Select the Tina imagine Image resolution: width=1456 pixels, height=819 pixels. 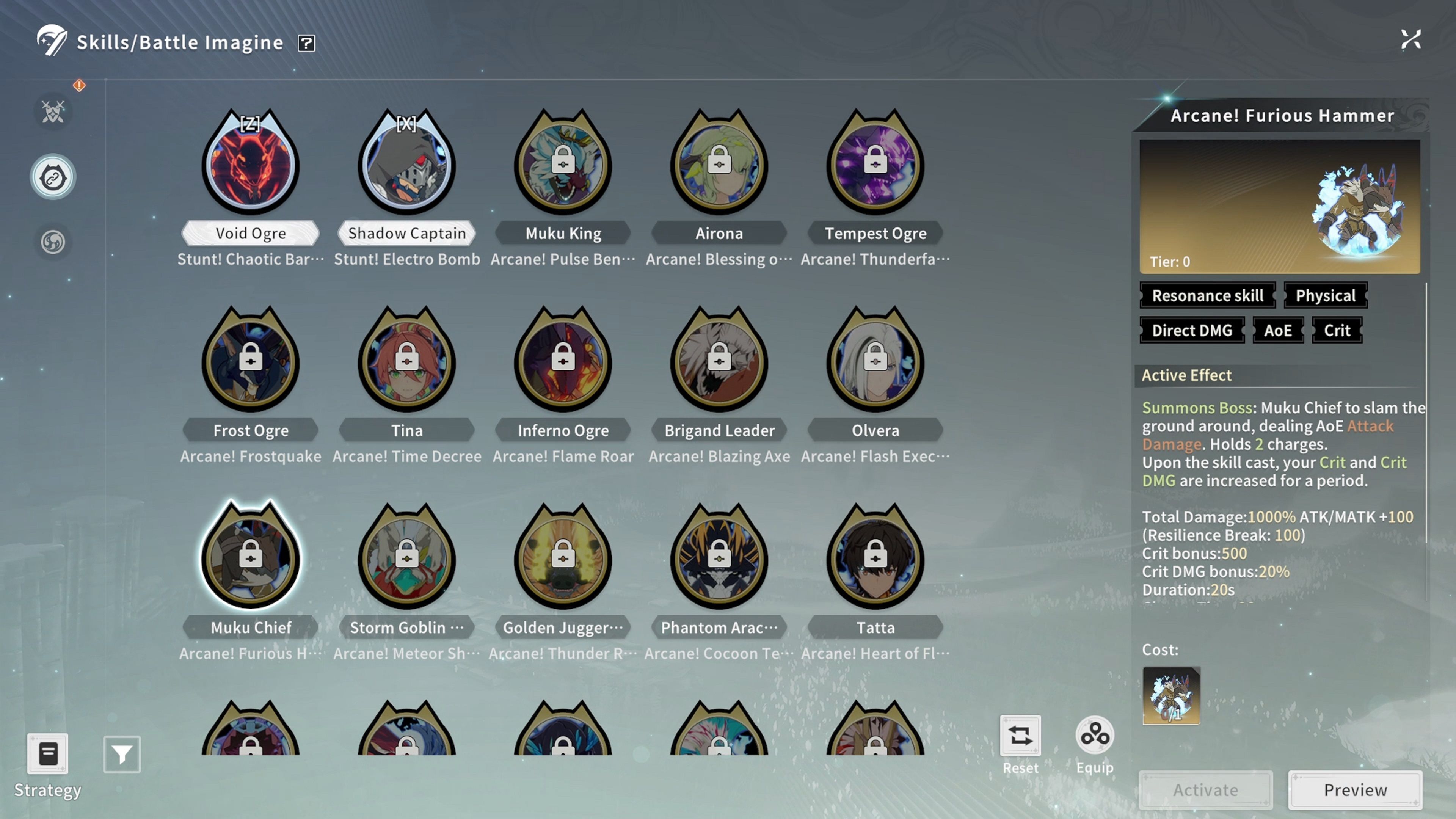pos(406,361)
